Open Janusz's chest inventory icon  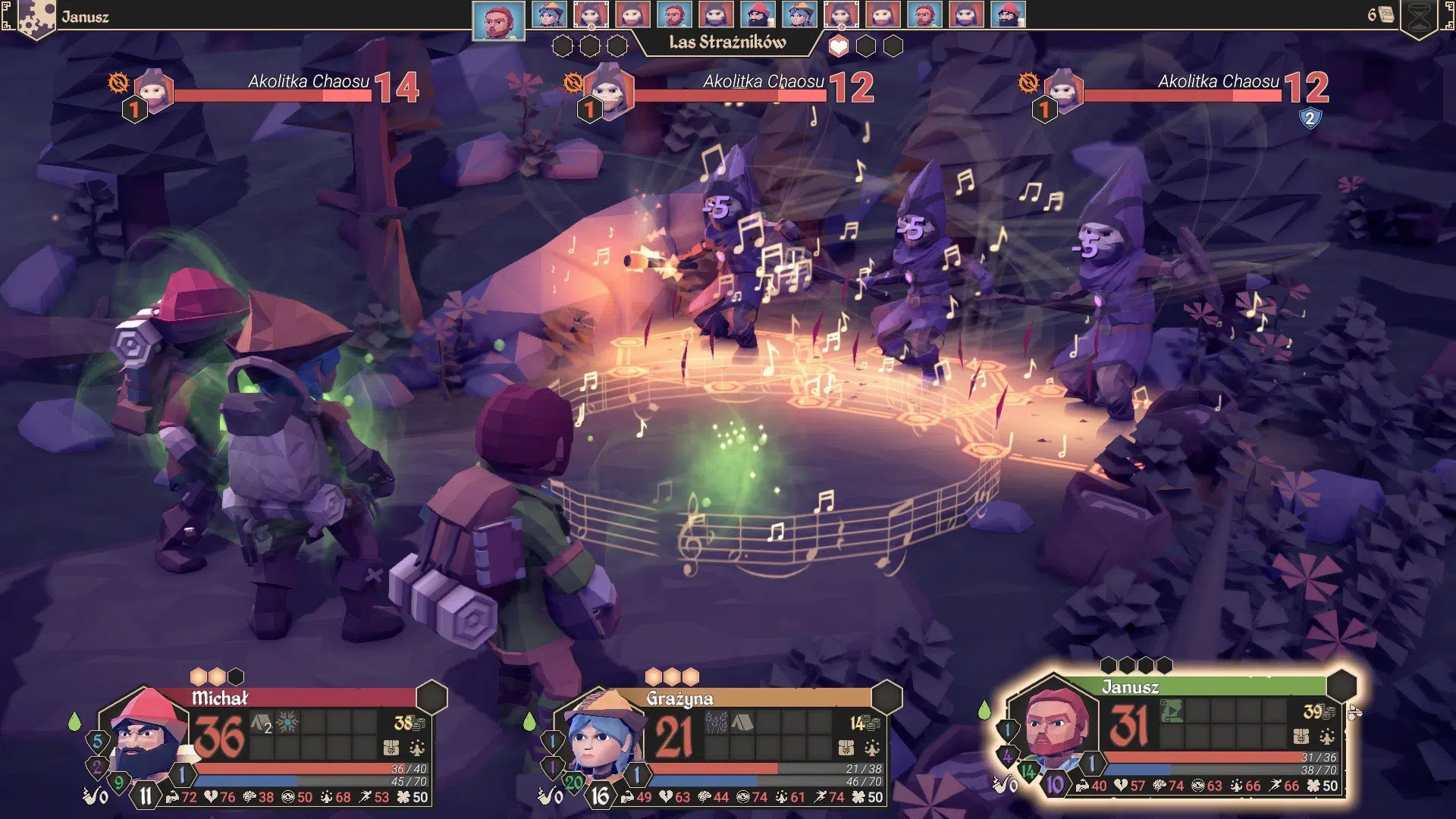point(1301,736)
